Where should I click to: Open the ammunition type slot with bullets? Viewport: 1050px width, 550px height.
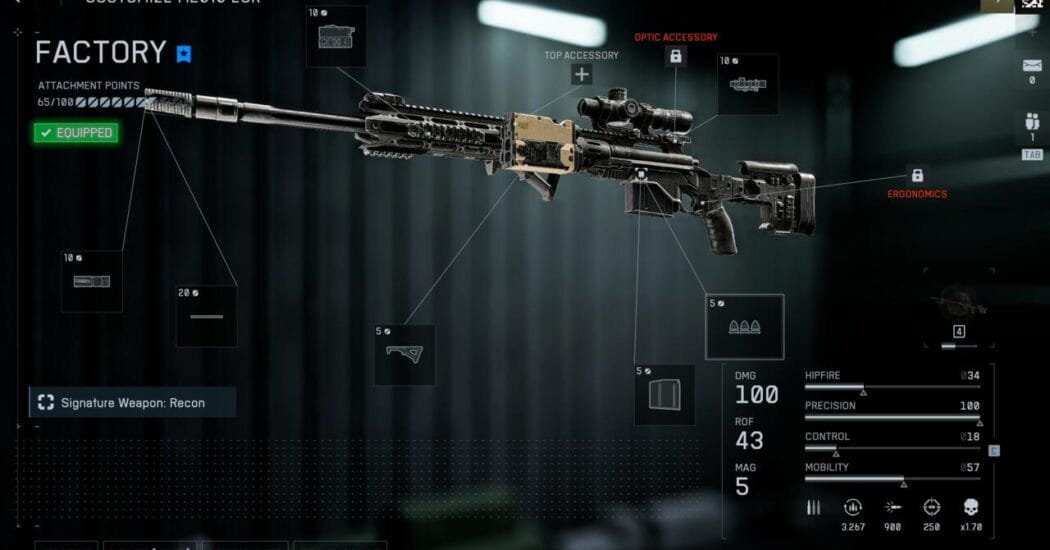(744, 326)
